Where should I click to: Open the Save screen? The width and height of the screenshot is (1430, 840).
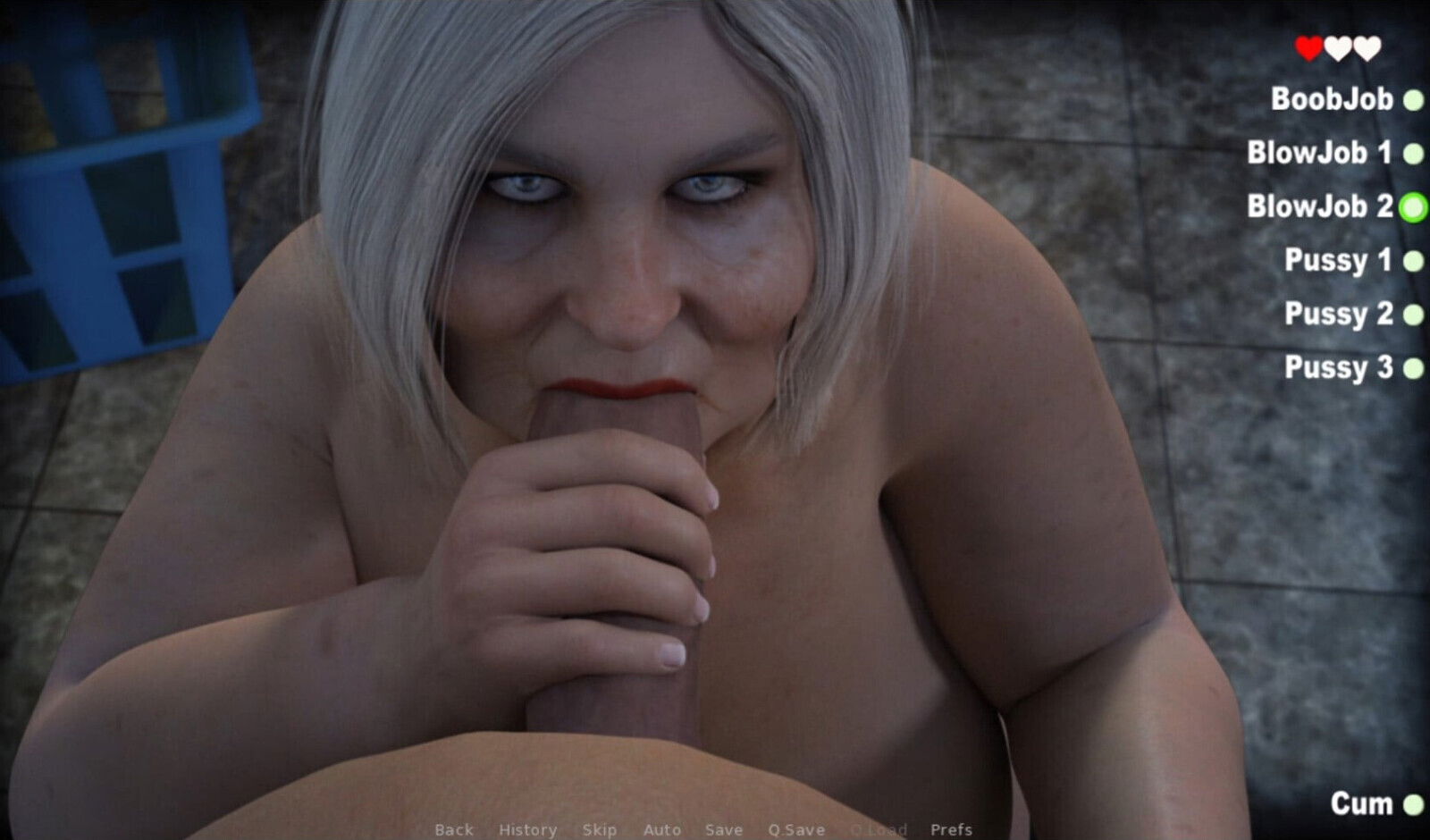(725, 829)
